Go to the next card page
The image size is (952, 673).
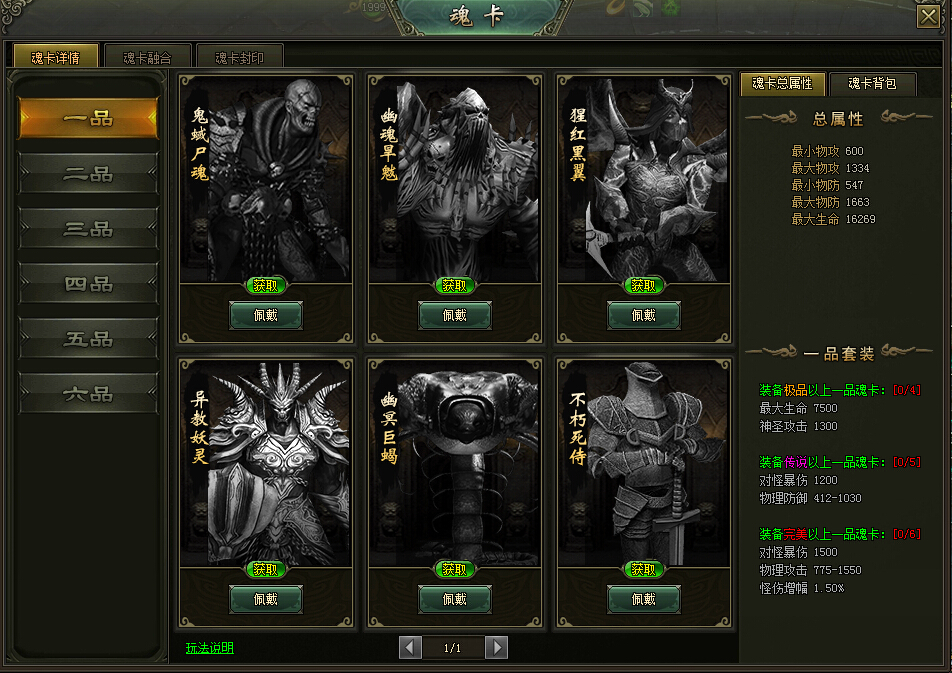click(496, 648)
